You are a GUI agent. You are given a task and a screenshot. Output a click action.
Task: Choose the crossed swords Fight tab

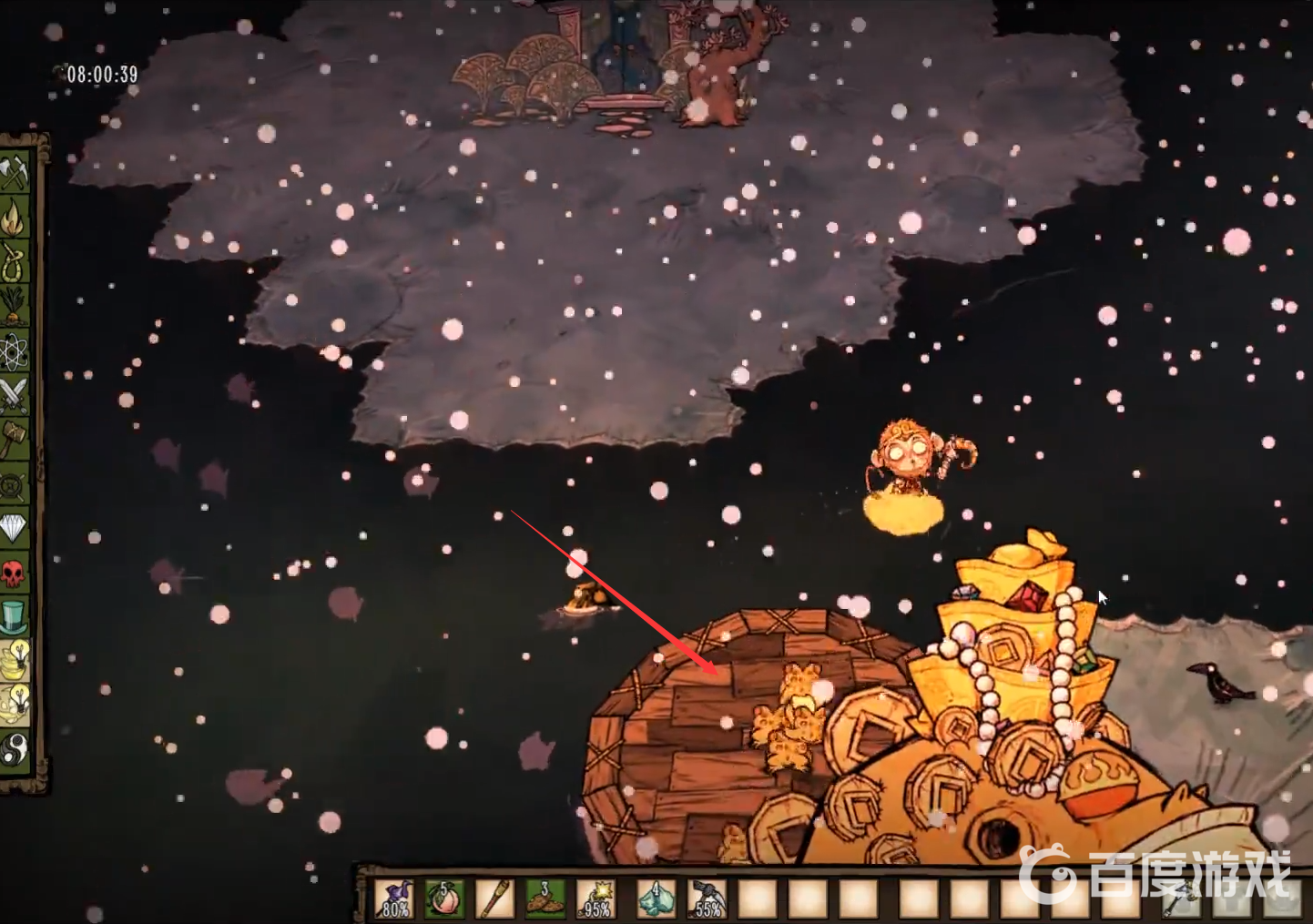(x=15, y=396)
